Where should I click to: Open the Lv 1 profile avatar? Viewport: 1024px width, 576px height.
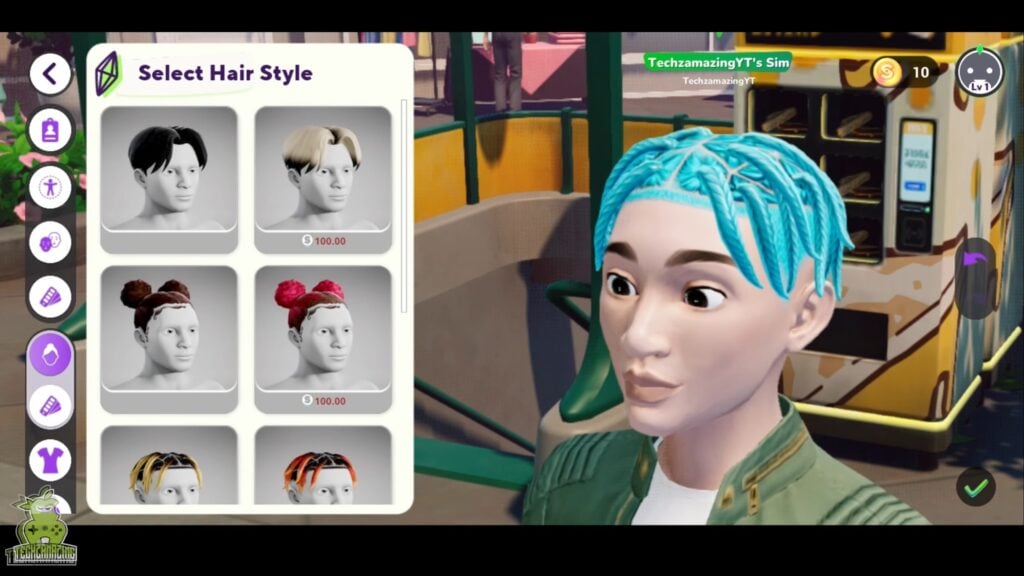[978, 72]
